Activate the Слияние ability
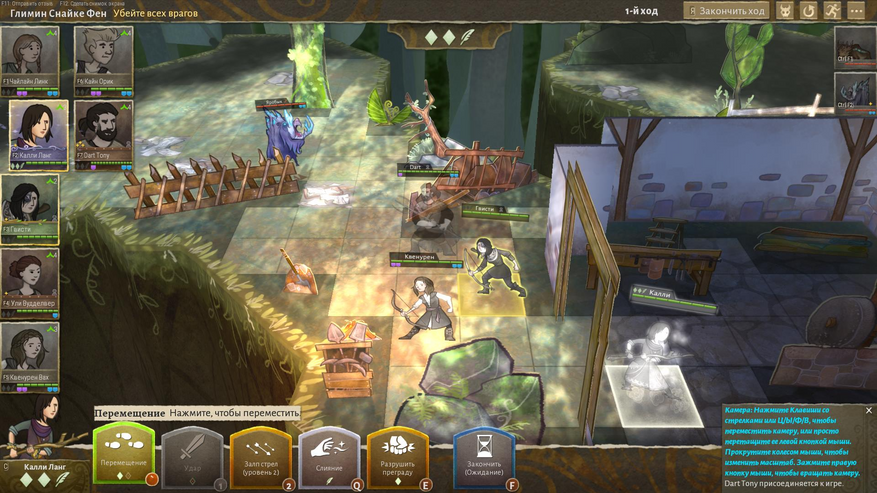Image resolution: width=877 pixels, height=493 pixels. 328,456
